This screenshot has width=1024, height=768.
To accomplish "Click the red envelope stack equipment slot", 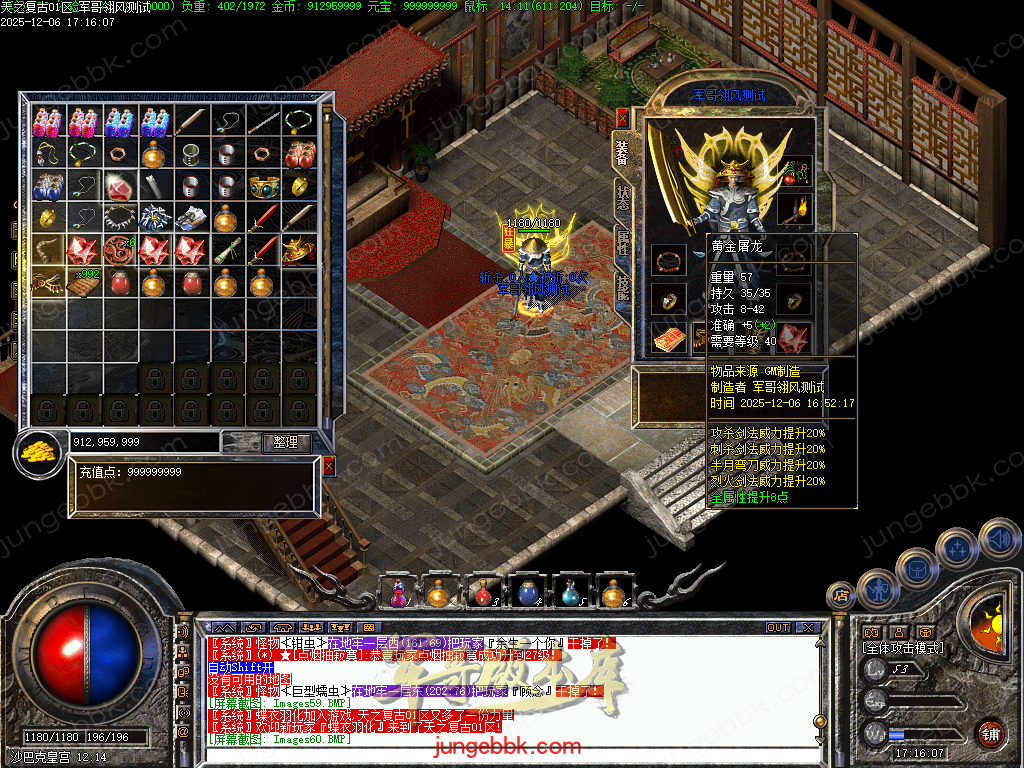I will 666,340.
